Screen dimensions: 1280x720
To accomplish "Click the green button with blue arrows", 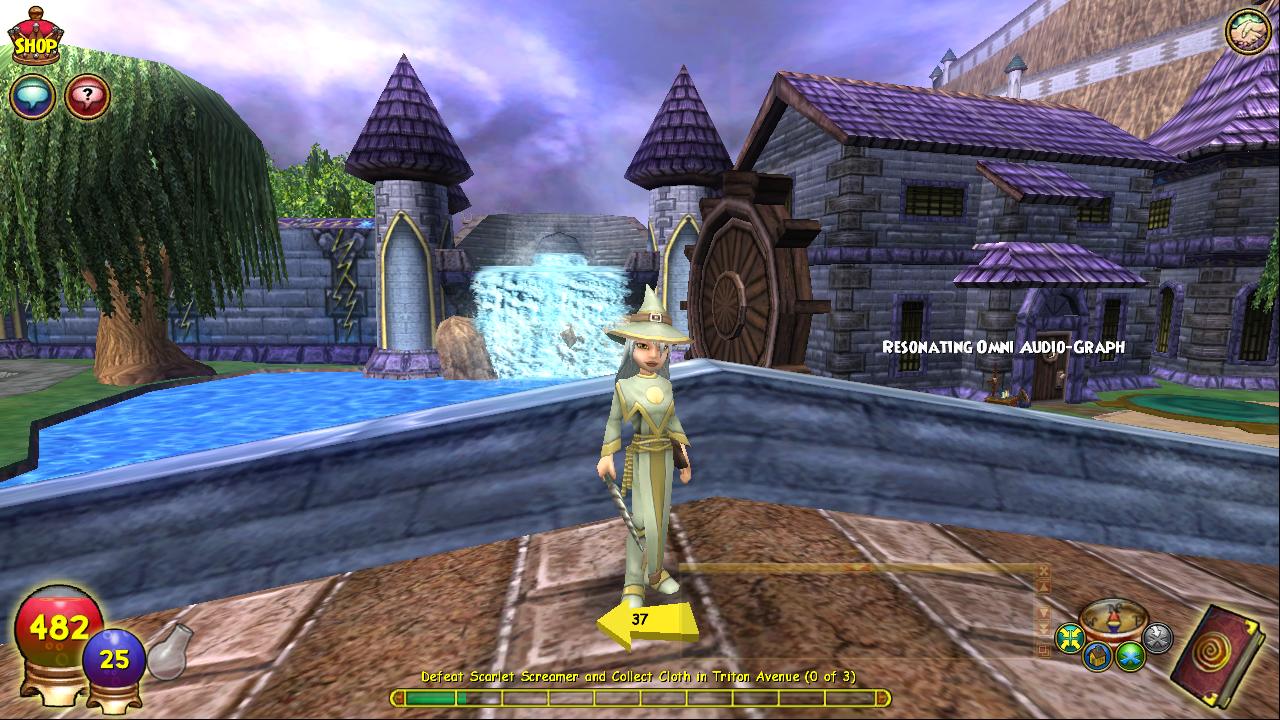I will tap(1130, 656).
